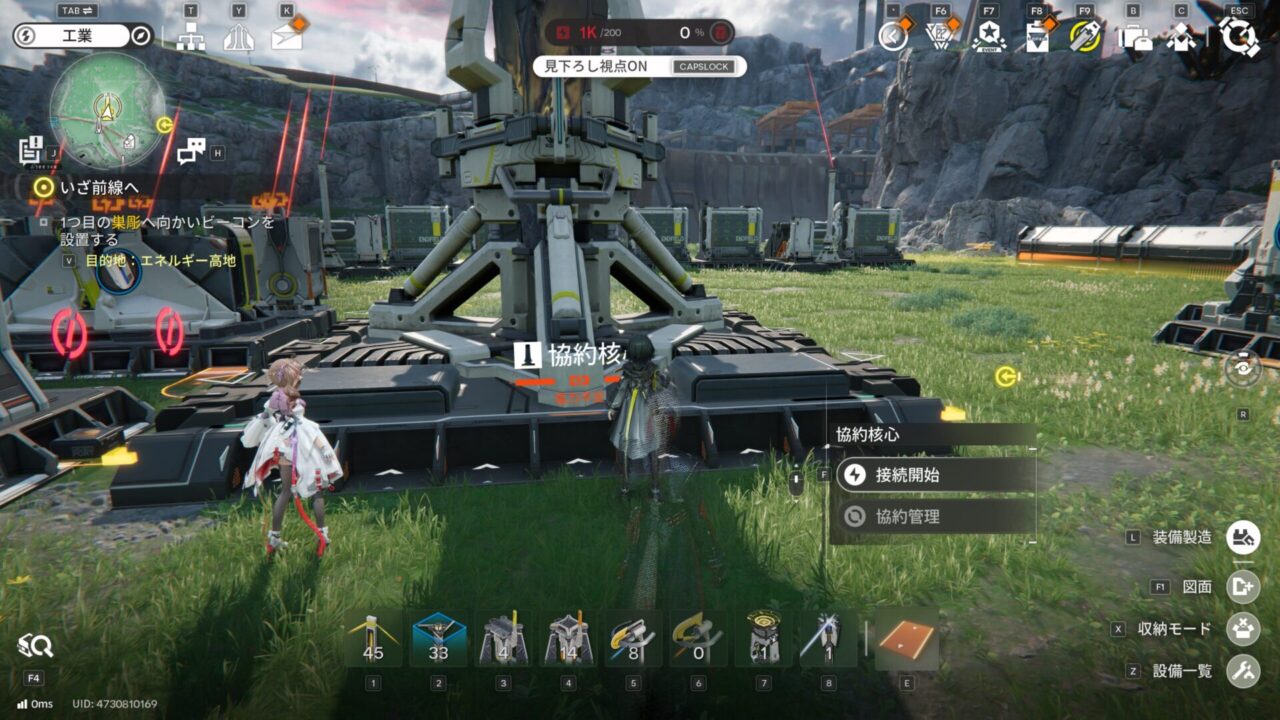Viewport: 1280px width, 720px height.
Task: Open 装備製造 equipment crafting
Action: pyautogui.click(x=1243, y=537)
